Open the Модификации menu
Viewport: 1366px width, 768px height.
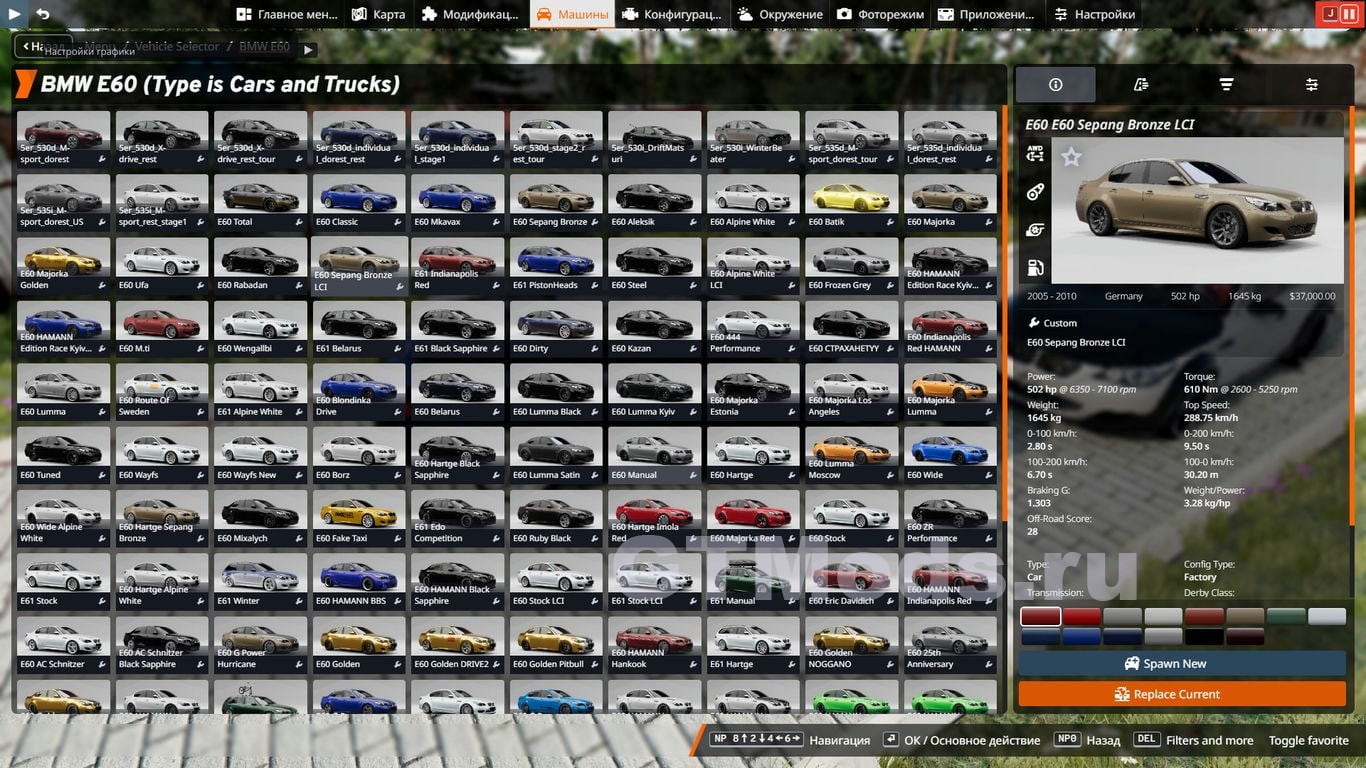click(470, 14)
